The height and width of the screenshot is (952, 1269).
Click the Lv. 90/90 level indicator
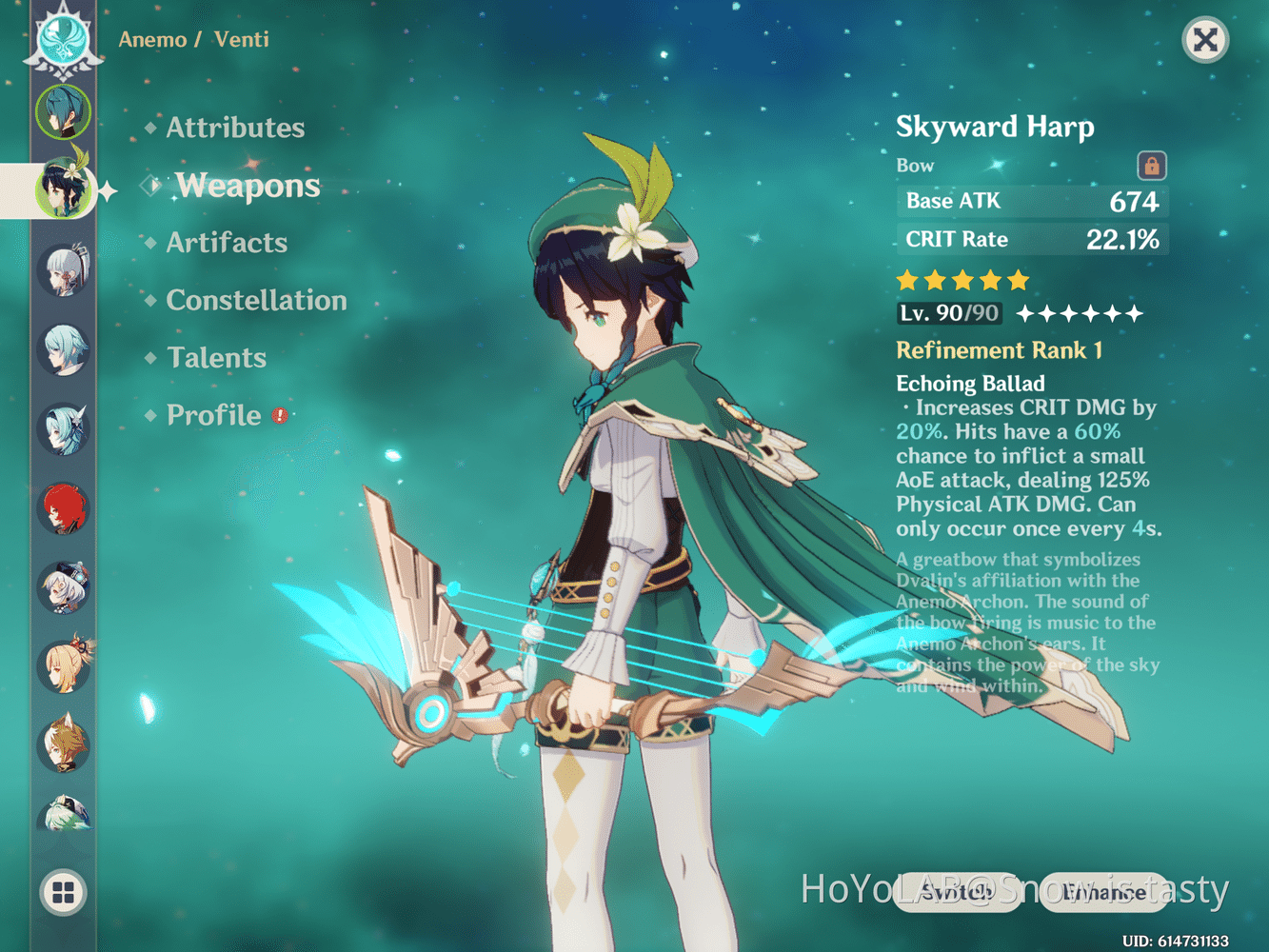point(948,313)
